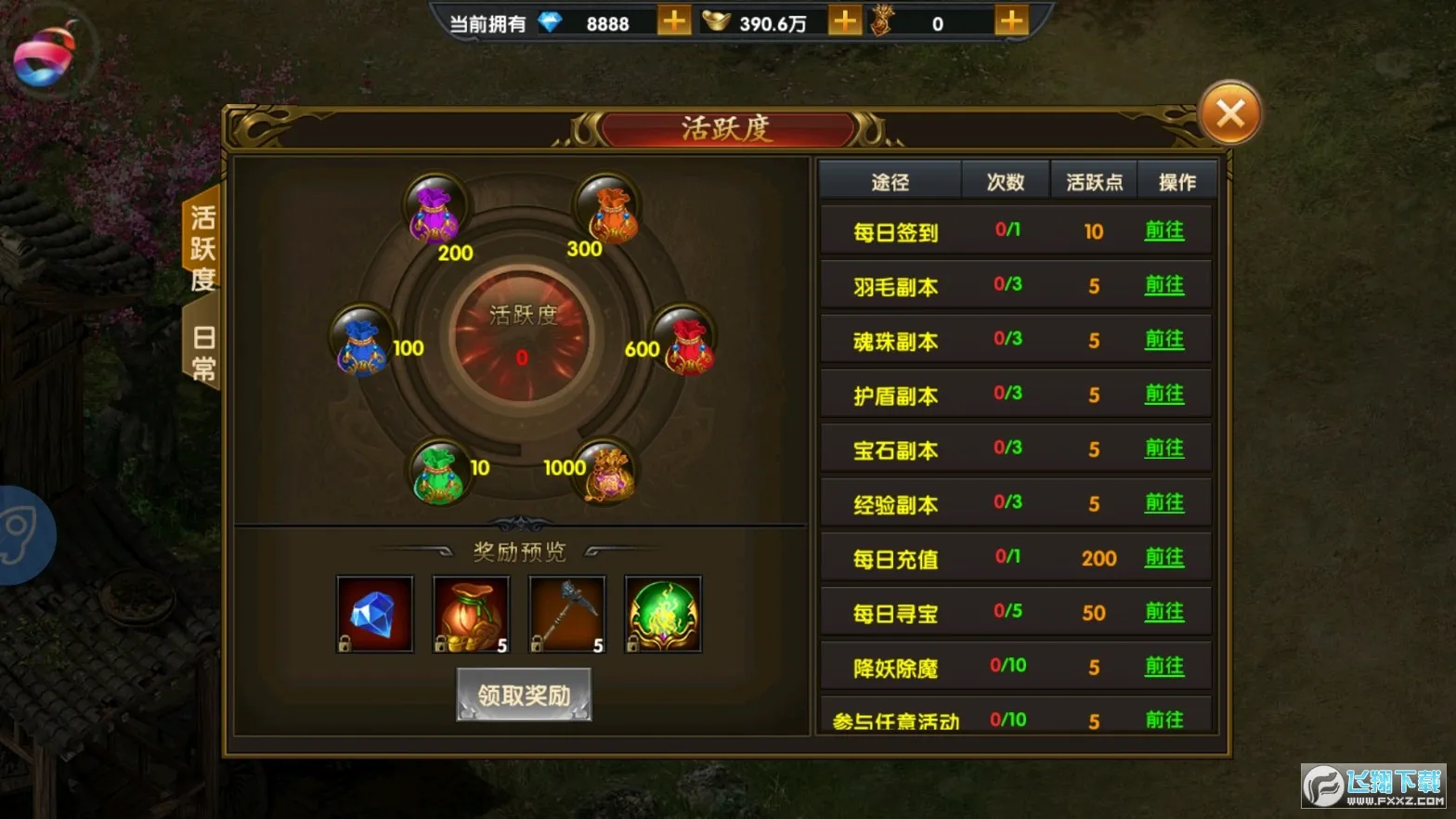Open the blue 100-point reward bag
Screen dimensions: 1456x819
pos(360,345)
